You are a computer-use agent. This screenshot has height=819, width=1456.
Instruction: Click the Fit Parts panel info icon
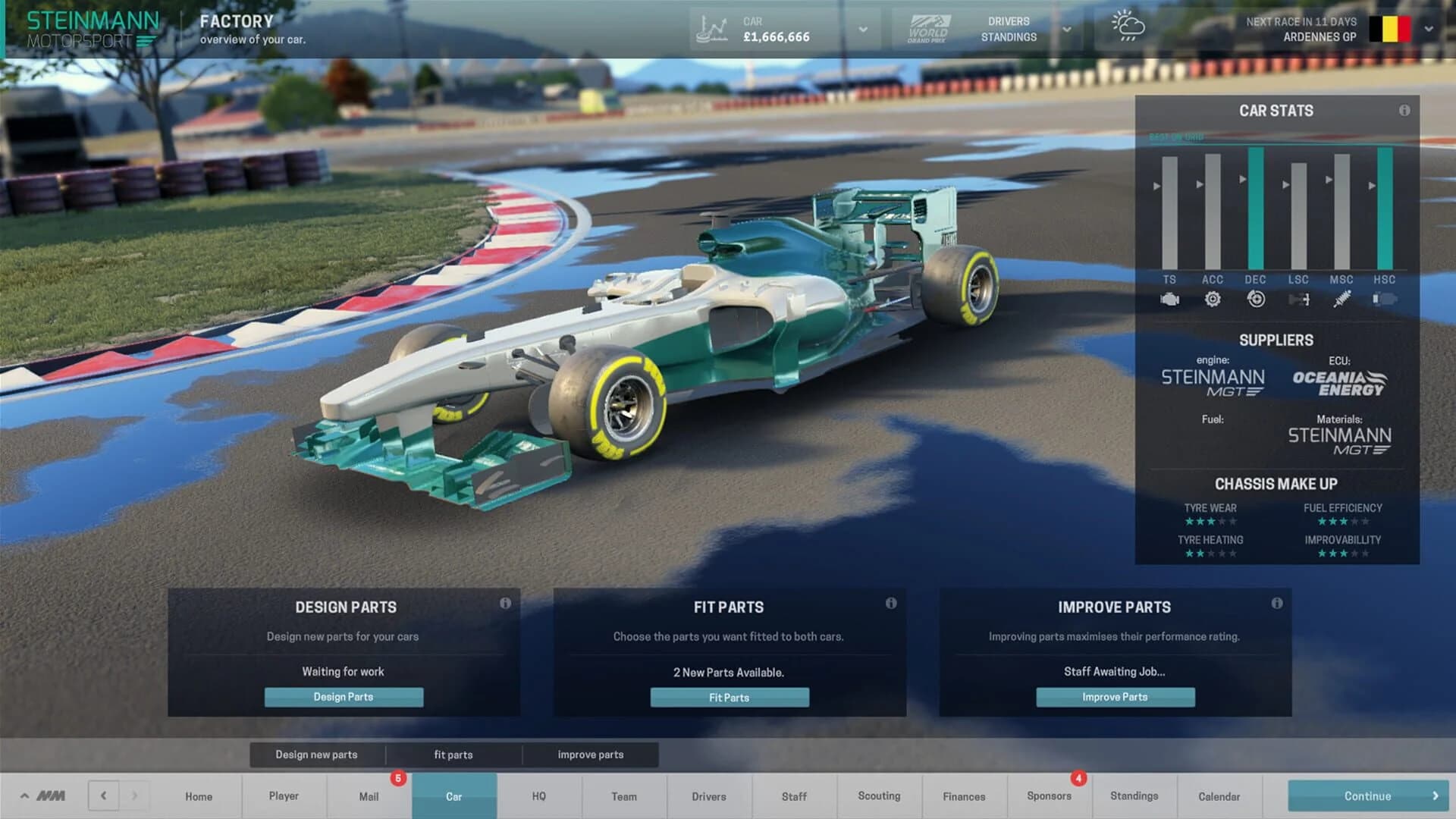click(891, 604)
